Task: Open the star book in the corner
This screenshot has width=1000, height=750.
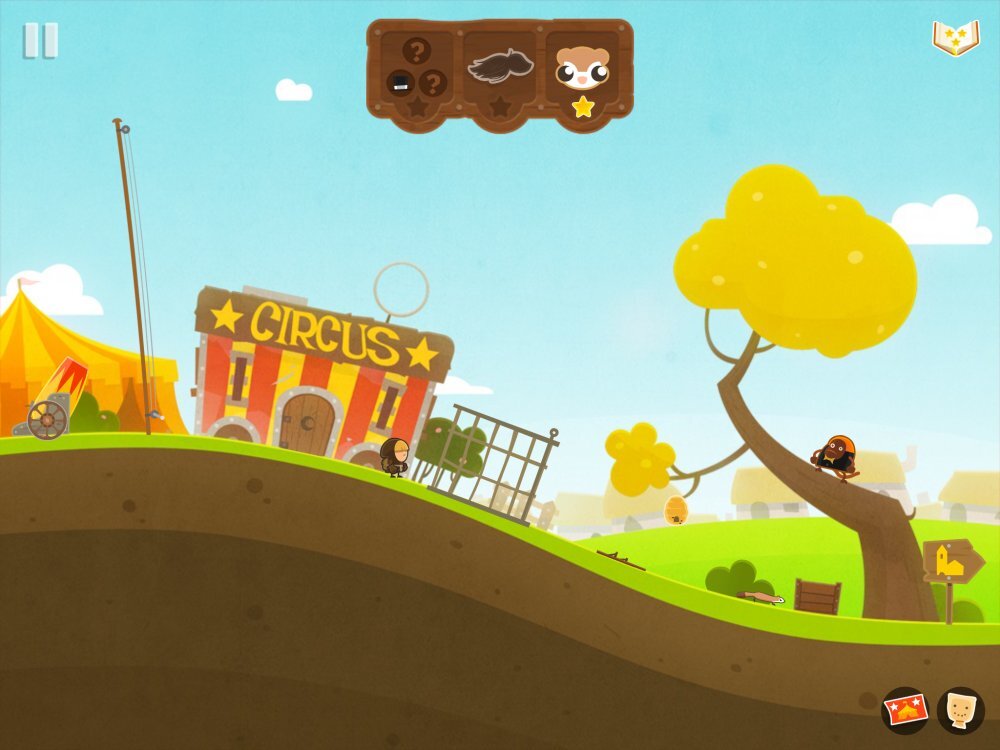Action: [x=955, y=38]
